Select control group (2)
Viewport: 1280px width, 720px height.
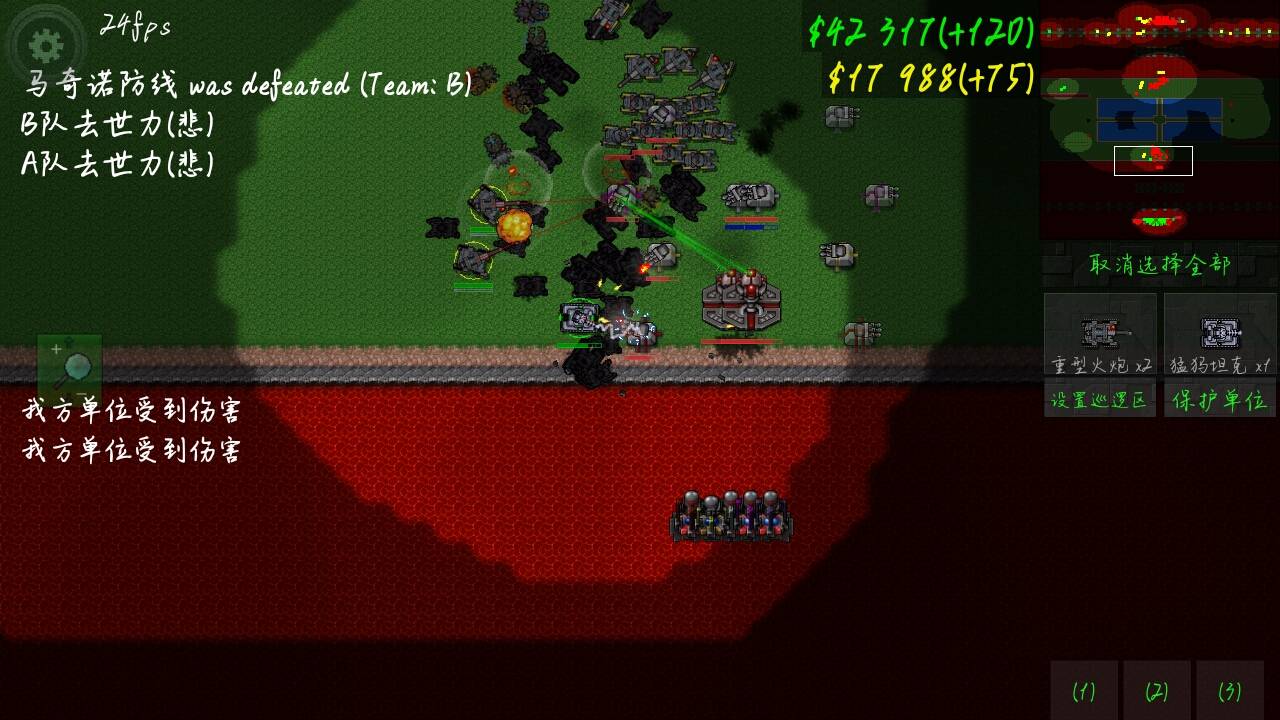point(1157,690)
